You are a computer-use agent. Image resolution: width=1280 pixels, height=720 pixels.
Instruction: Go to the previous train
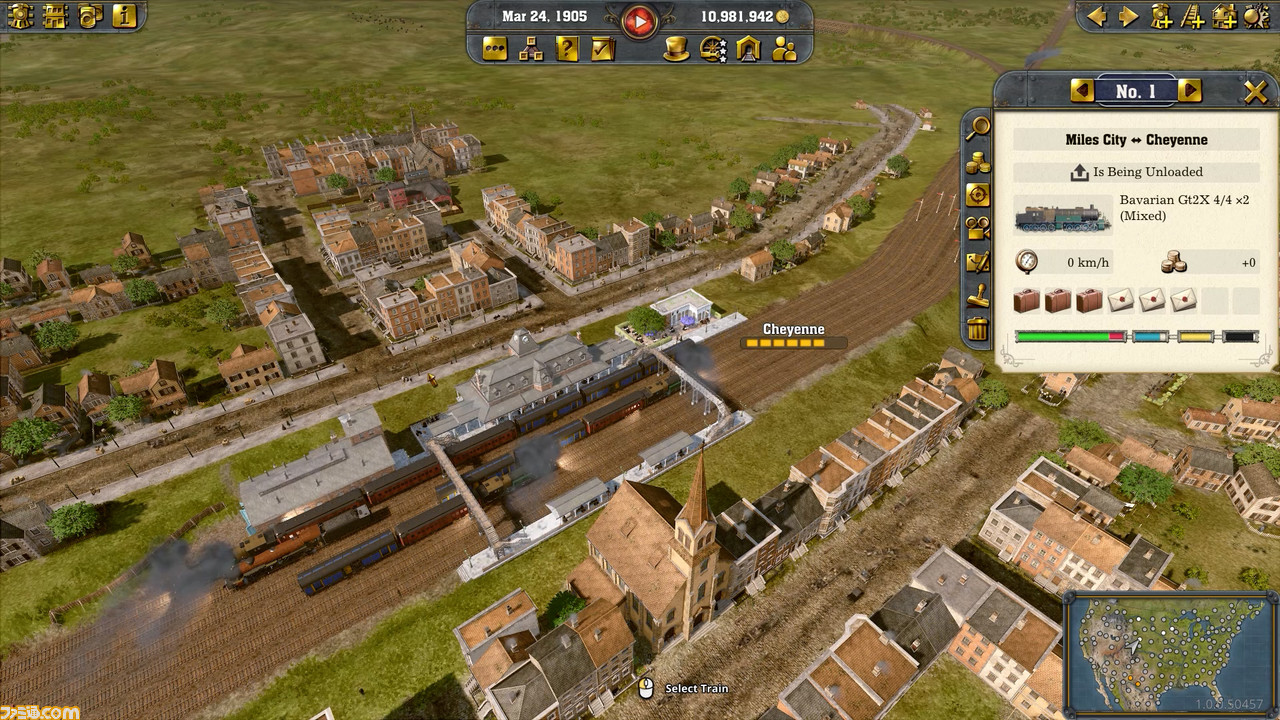coord(1082,91)
